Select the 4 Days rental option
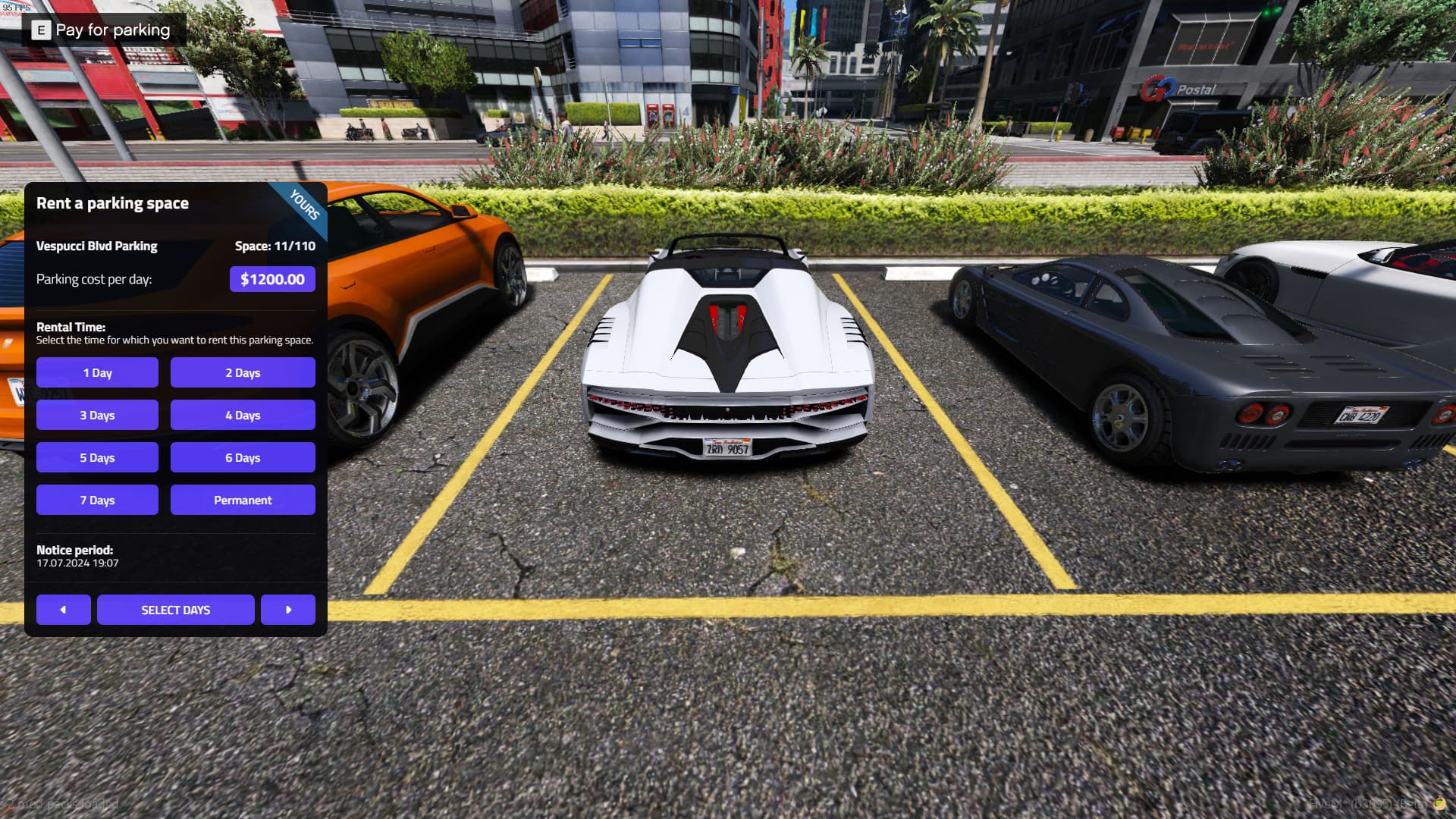Screen dimensions: 1456x819 (x=243, y=415)
